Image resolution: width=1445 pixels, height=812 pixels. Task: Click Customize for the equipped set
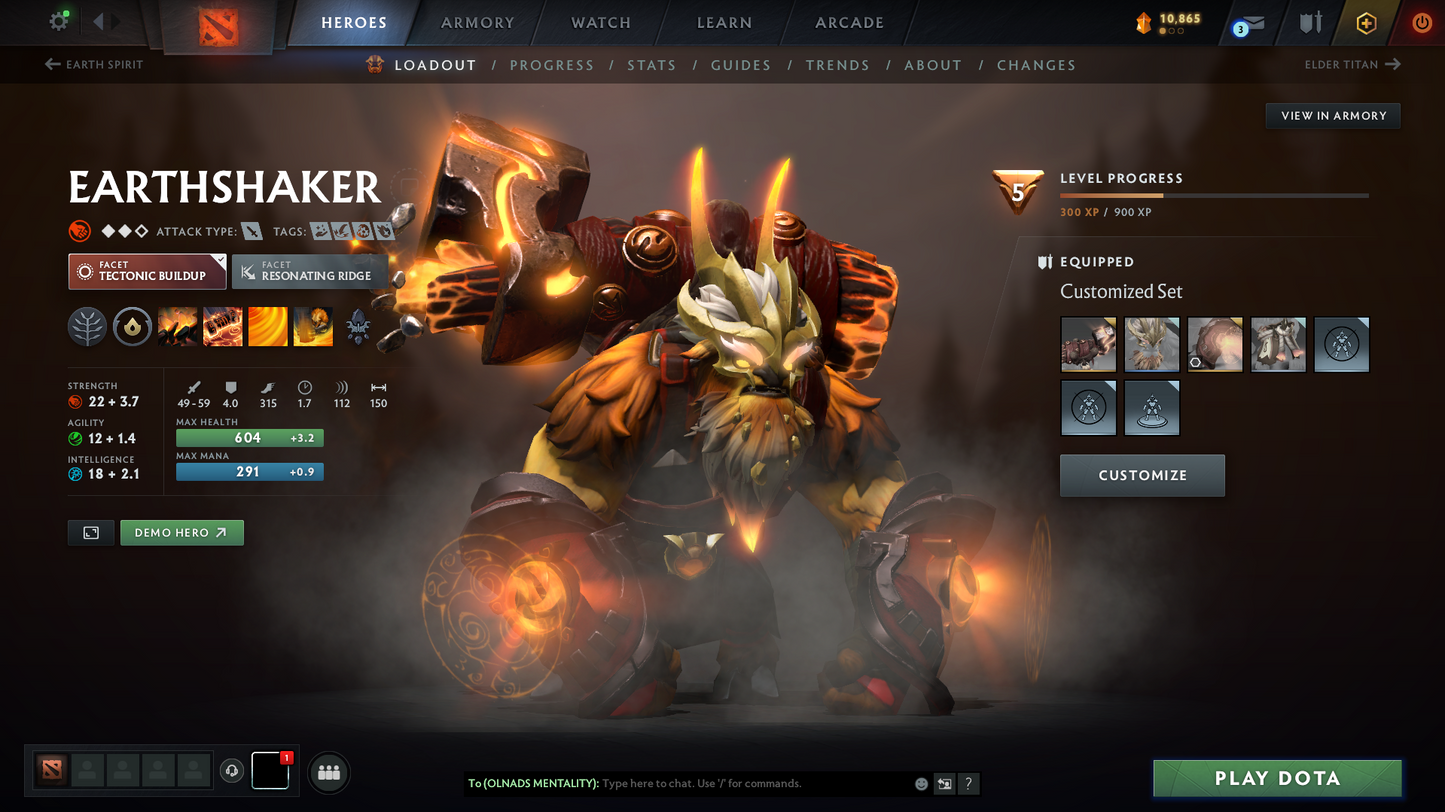(1142, 475)
